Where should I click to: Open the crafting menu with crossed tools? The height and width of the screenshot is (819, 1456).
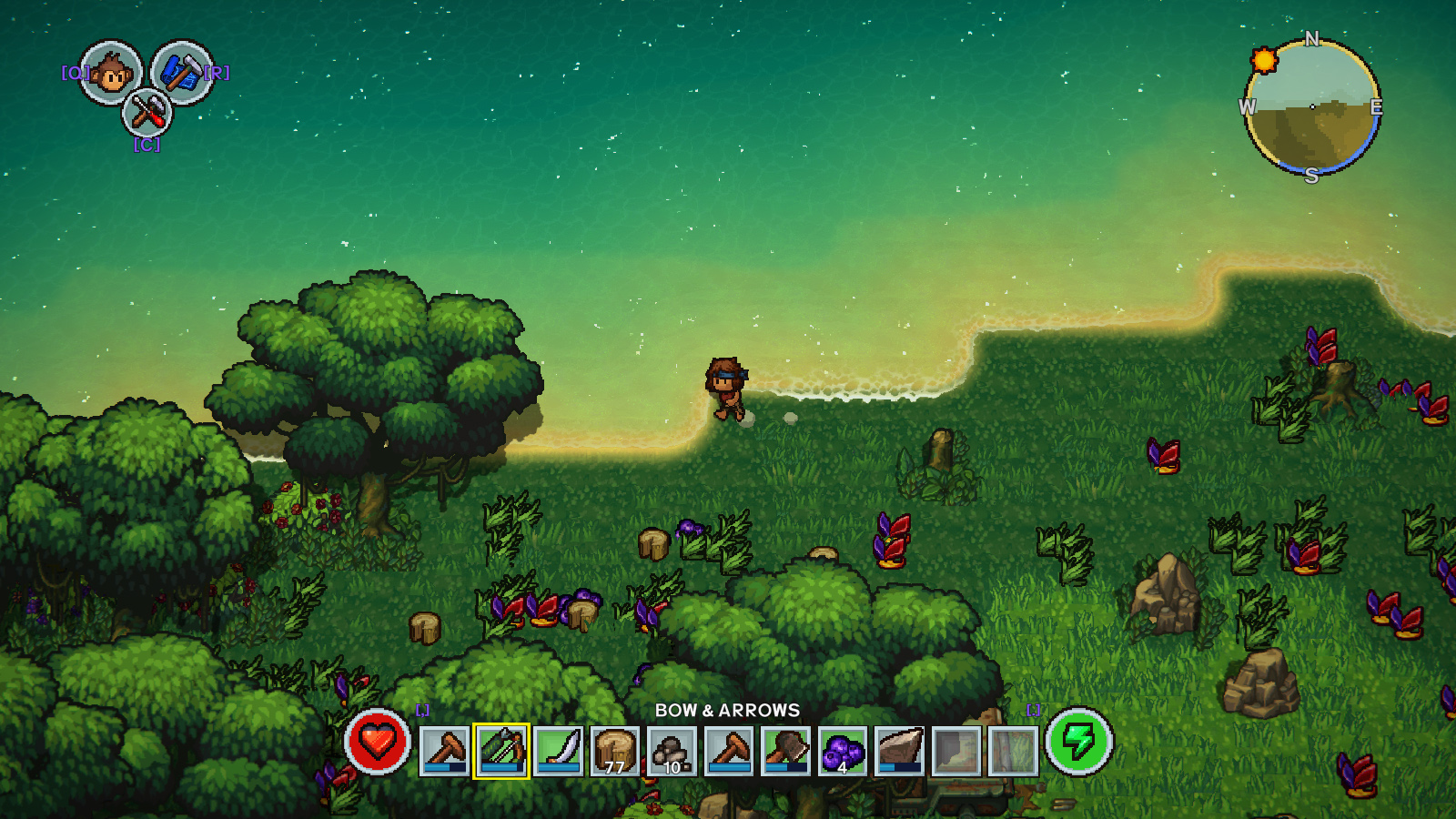(x=147, y=113)
